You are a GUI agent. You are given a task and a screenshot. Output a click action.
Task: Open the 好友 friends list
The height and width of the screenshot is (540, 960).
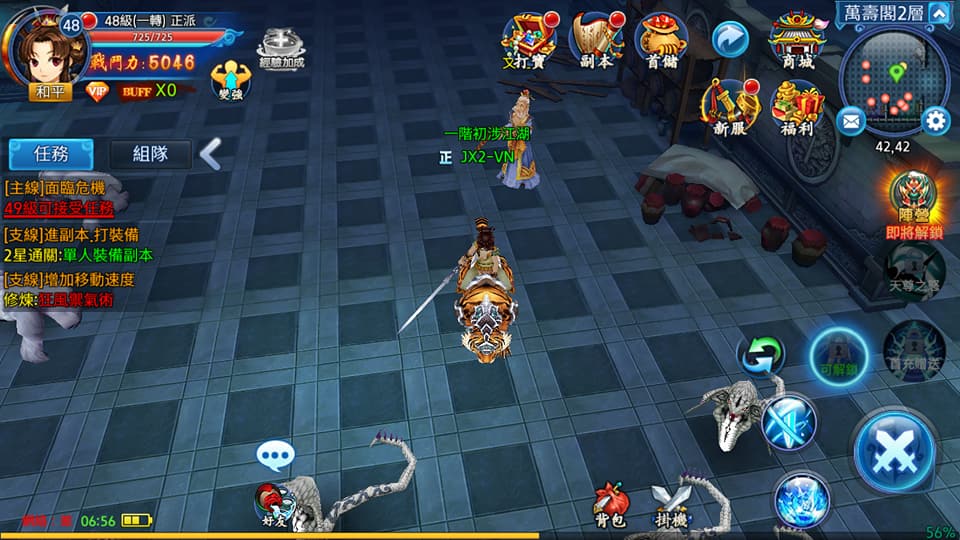click(272, 503)
